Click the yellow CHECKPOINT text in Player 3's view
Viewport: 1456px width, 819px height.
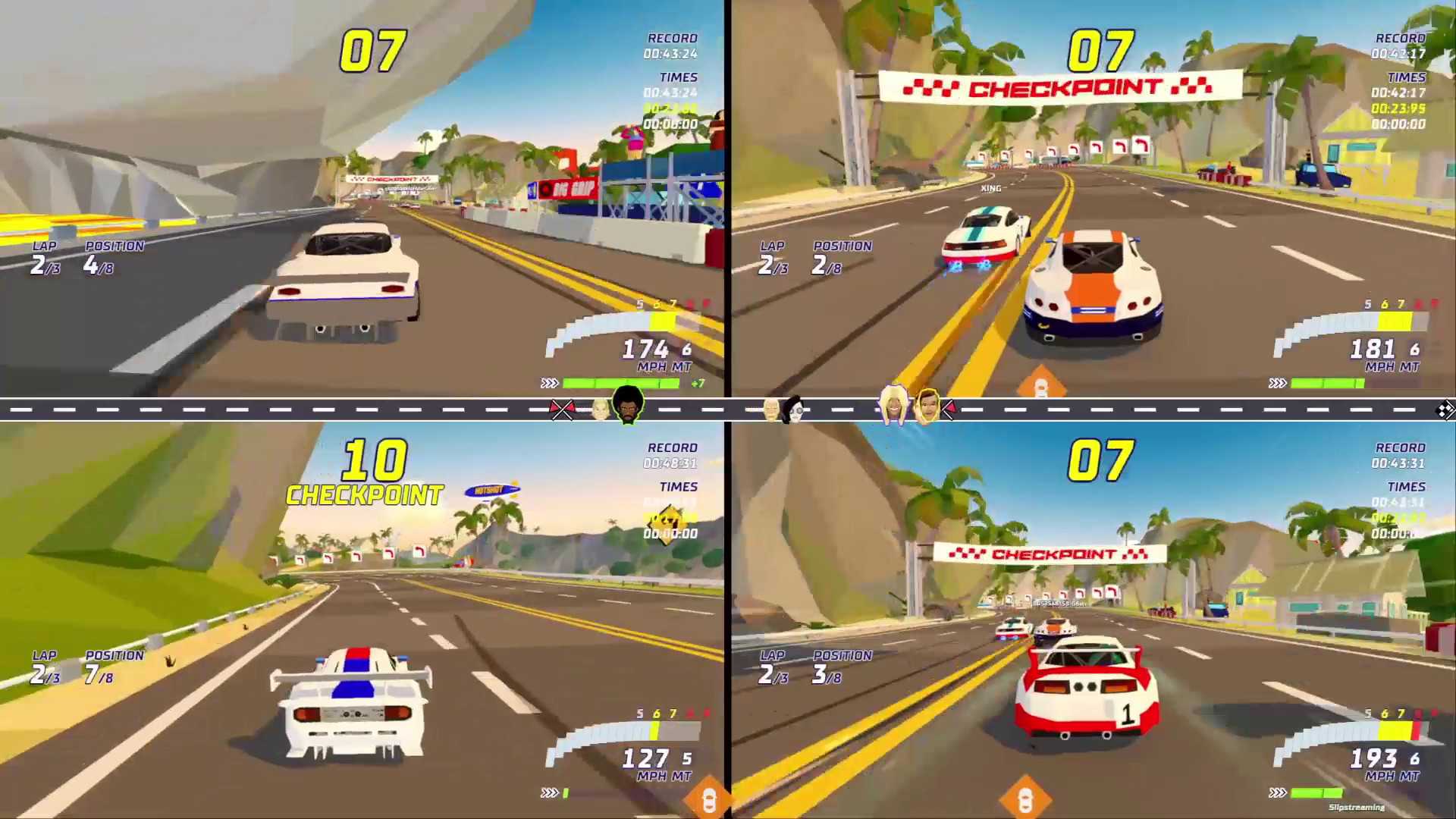364,494
